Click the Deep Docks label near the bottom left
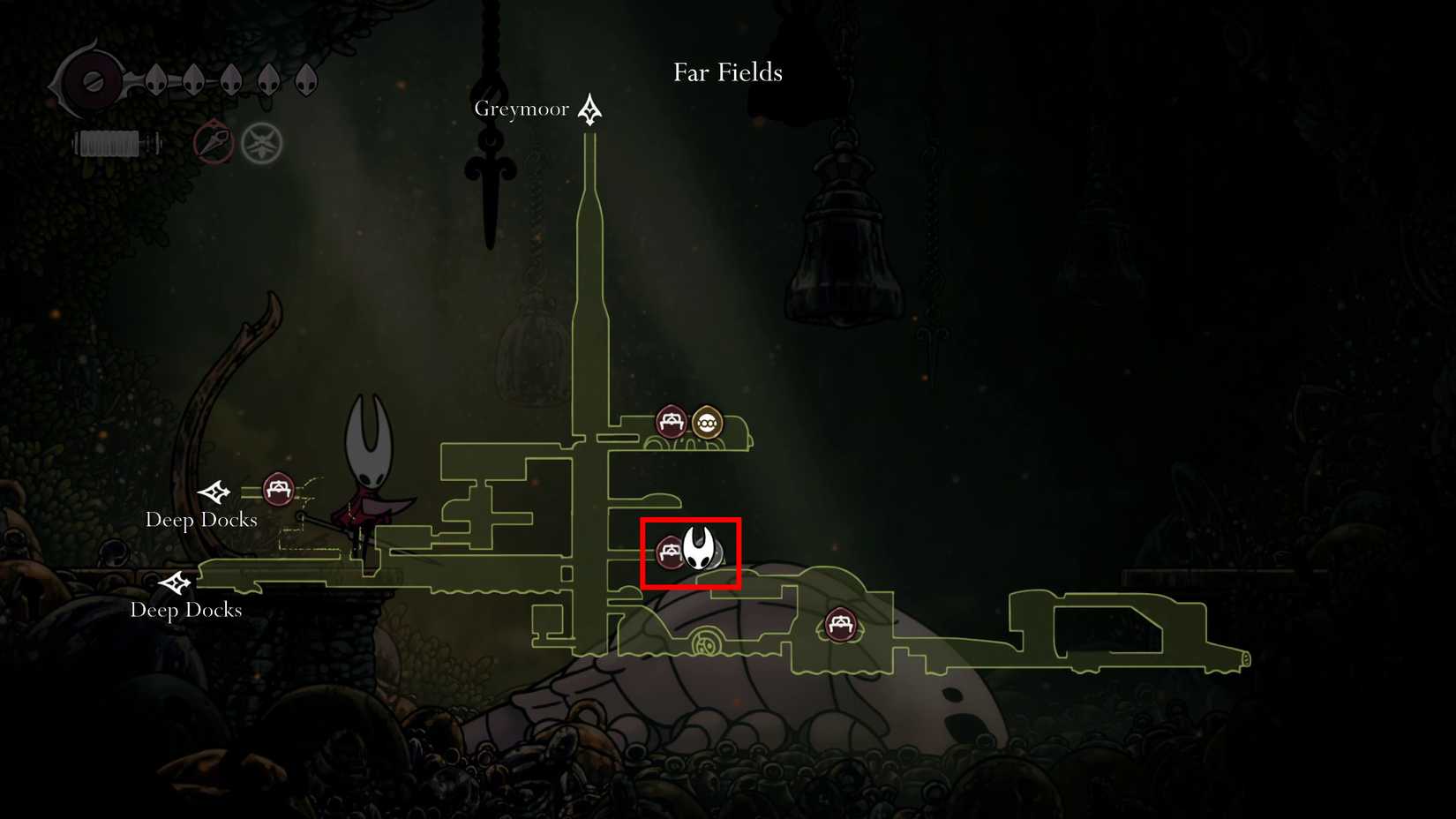The height and width of the screenshot is (819, 1456). (186, 609)
